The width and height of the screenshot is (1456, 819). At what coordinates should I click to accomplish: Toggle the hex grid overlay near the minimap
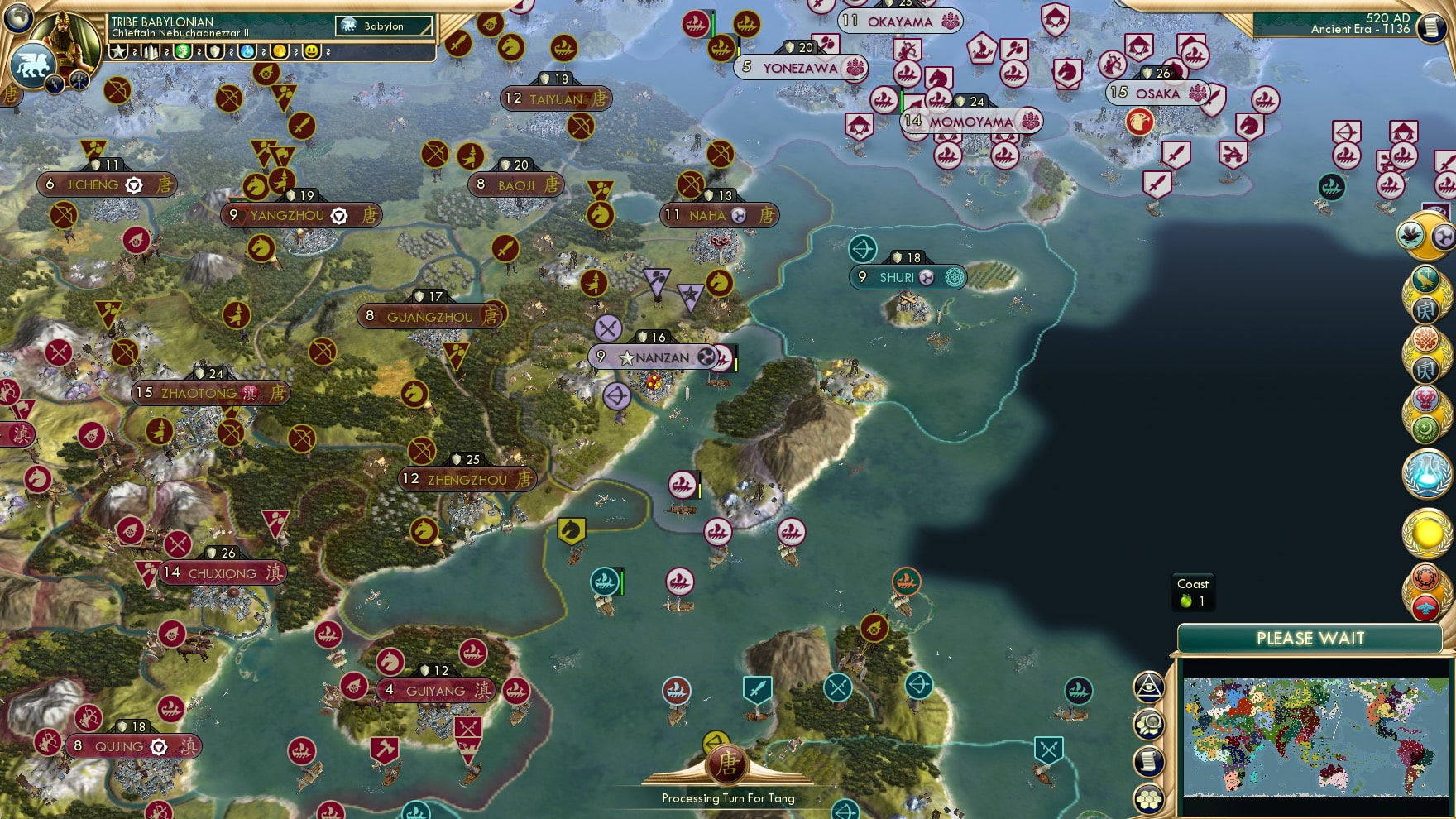[x=1148, y=799]
